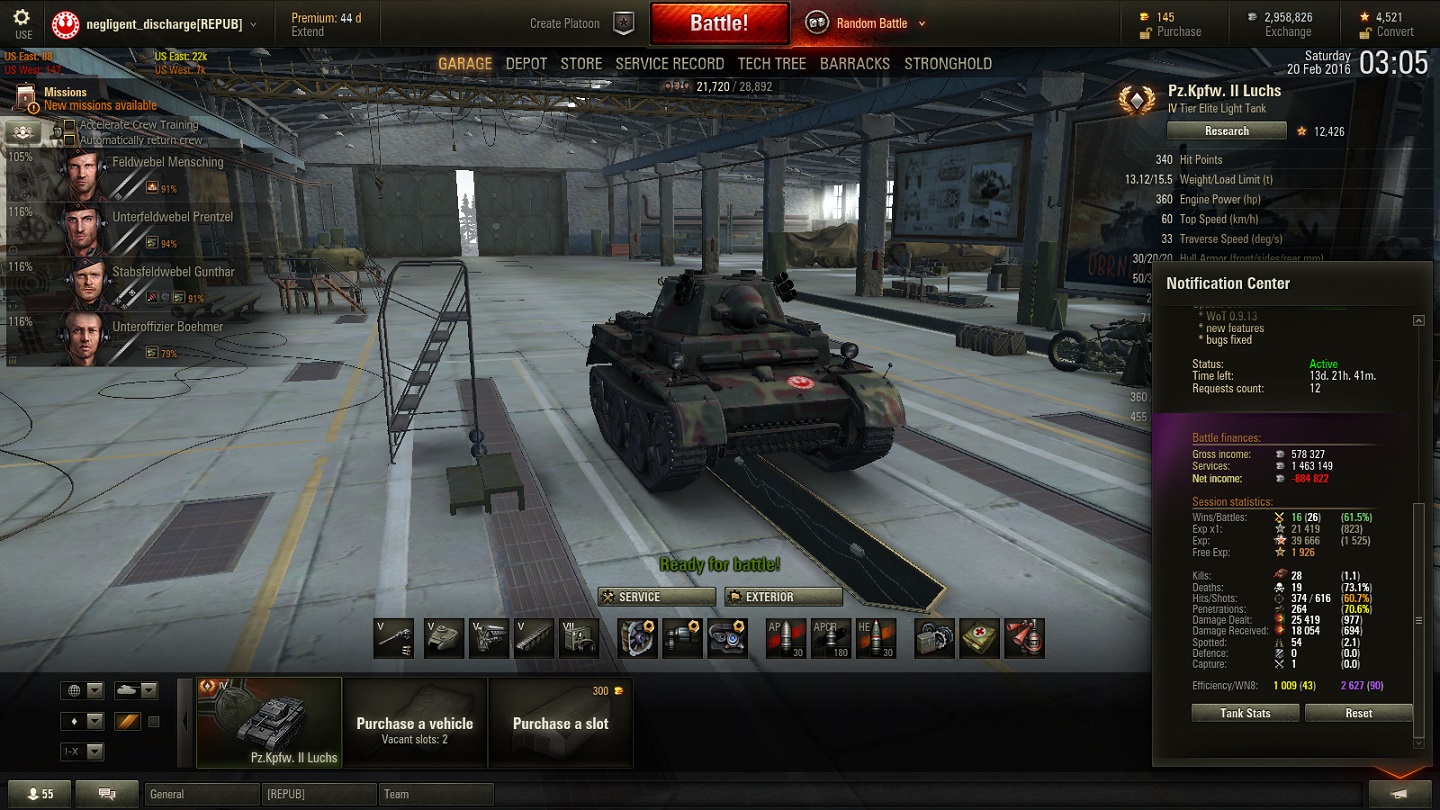Image resolution: width=1440 pixels, height=810 pixels.
Task: Show Tank Stats in the Notification Center
Action: 1245,713
